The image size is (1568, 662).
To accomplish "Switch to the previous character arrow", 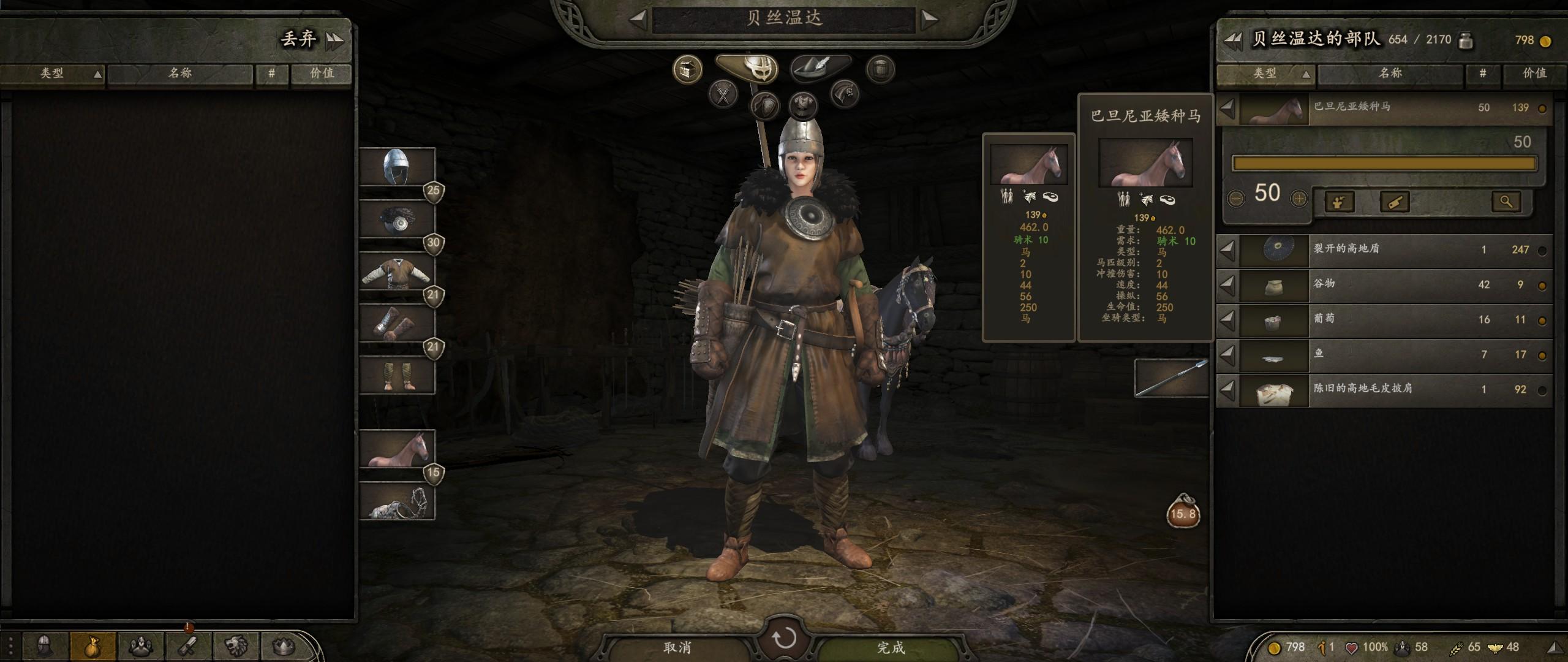I will 637,20.
